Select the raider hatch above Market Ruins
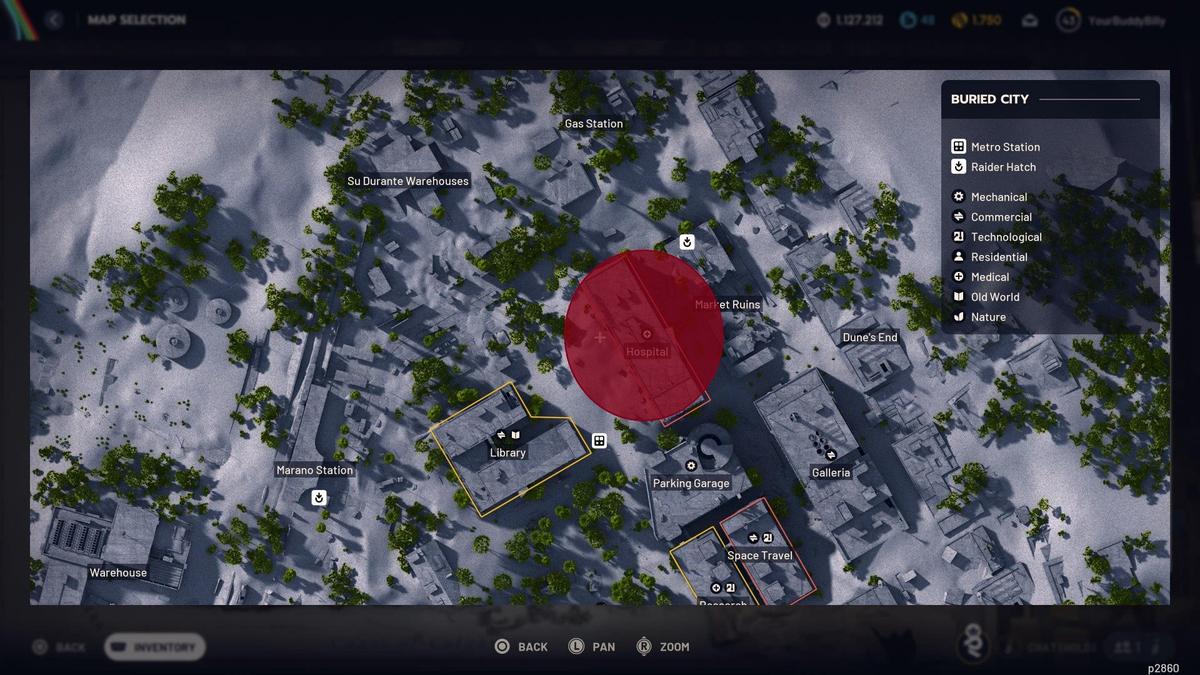The width and height of the screenshot is (1200, 675). 687,242
